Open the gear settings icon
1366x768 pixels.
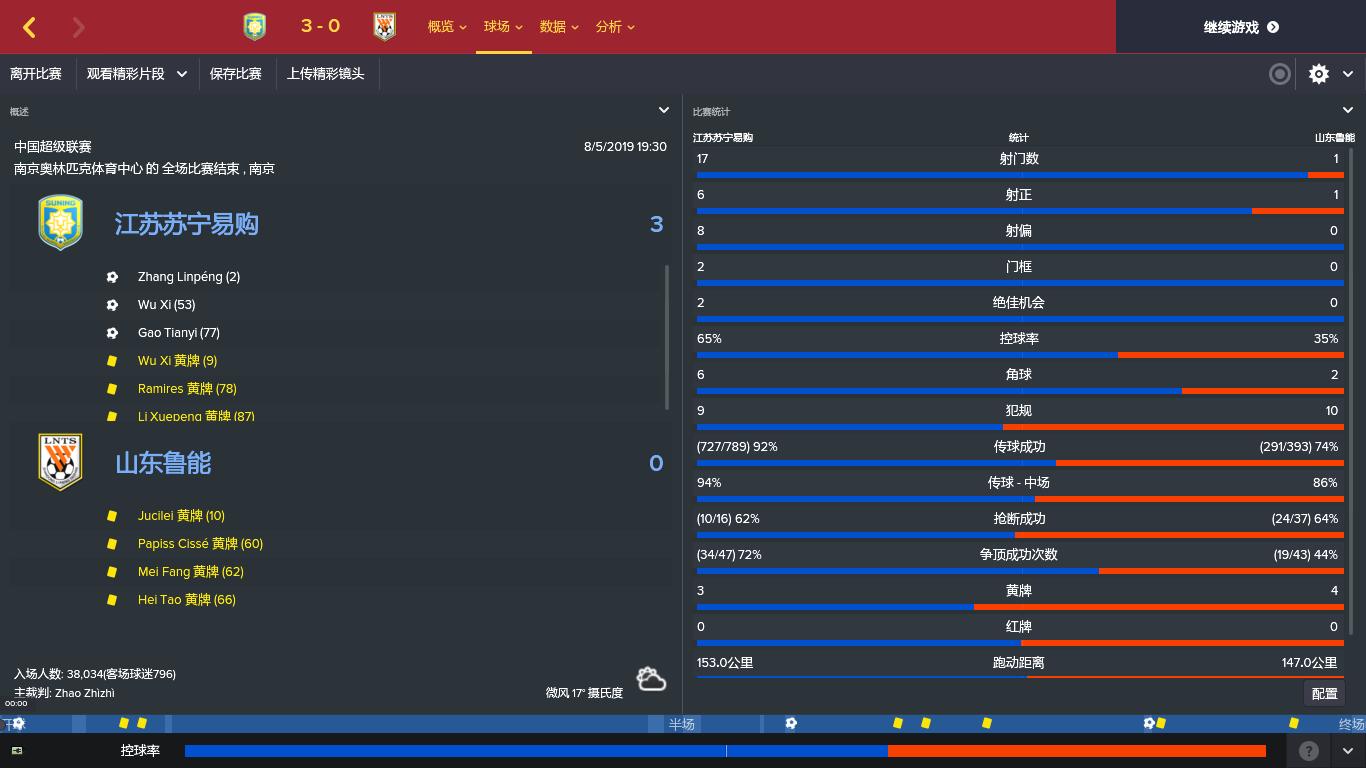[x=1319, y=74]
